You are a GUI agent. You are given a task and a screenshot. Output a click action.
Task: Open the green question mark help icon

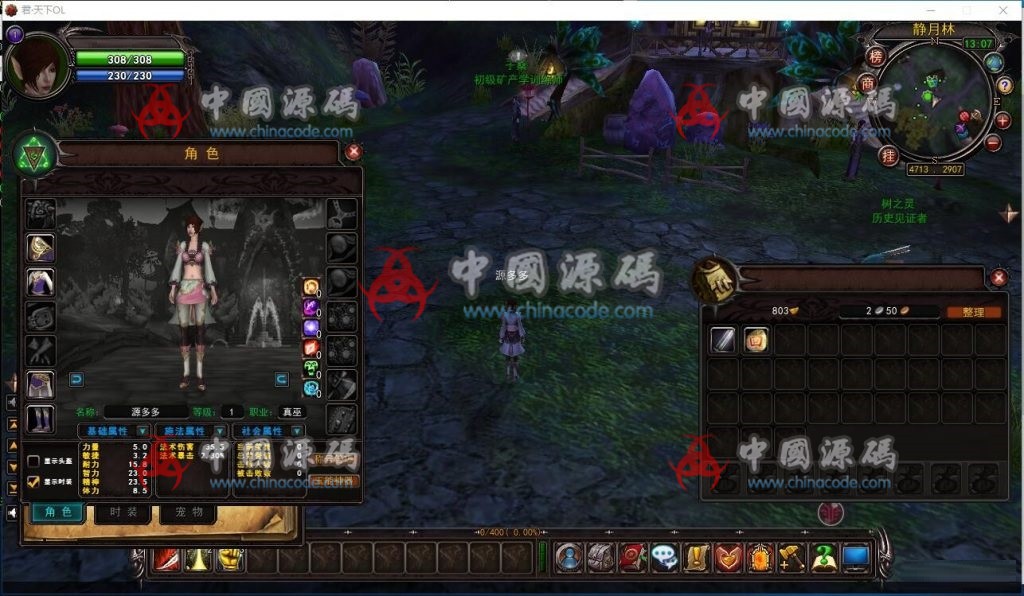(x=824, y=558)
